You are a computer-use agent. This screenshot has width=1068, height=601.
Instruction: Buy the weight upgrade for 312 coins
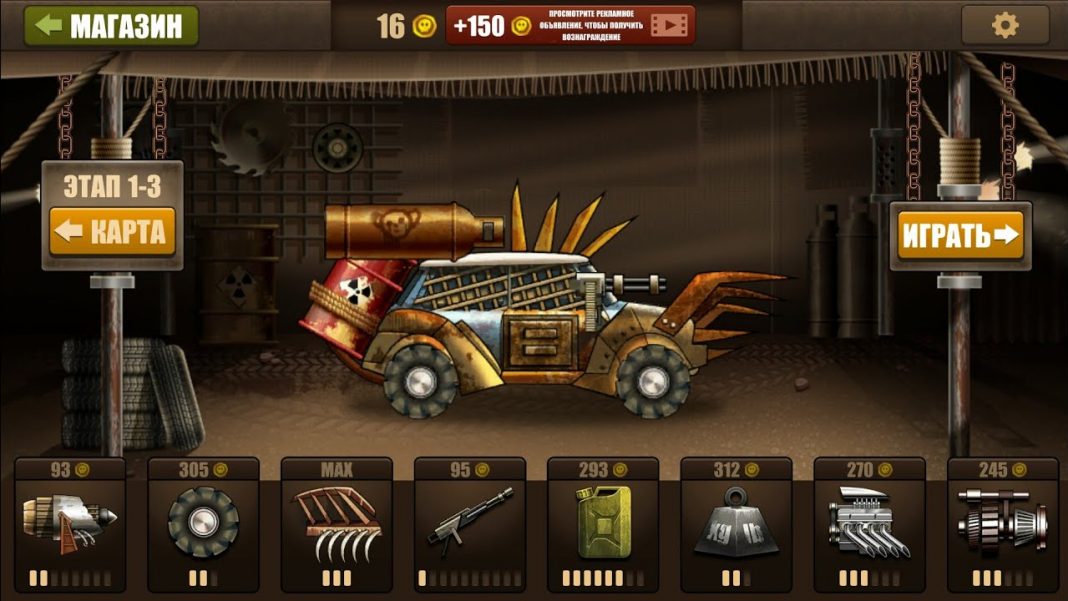[736, 525]
